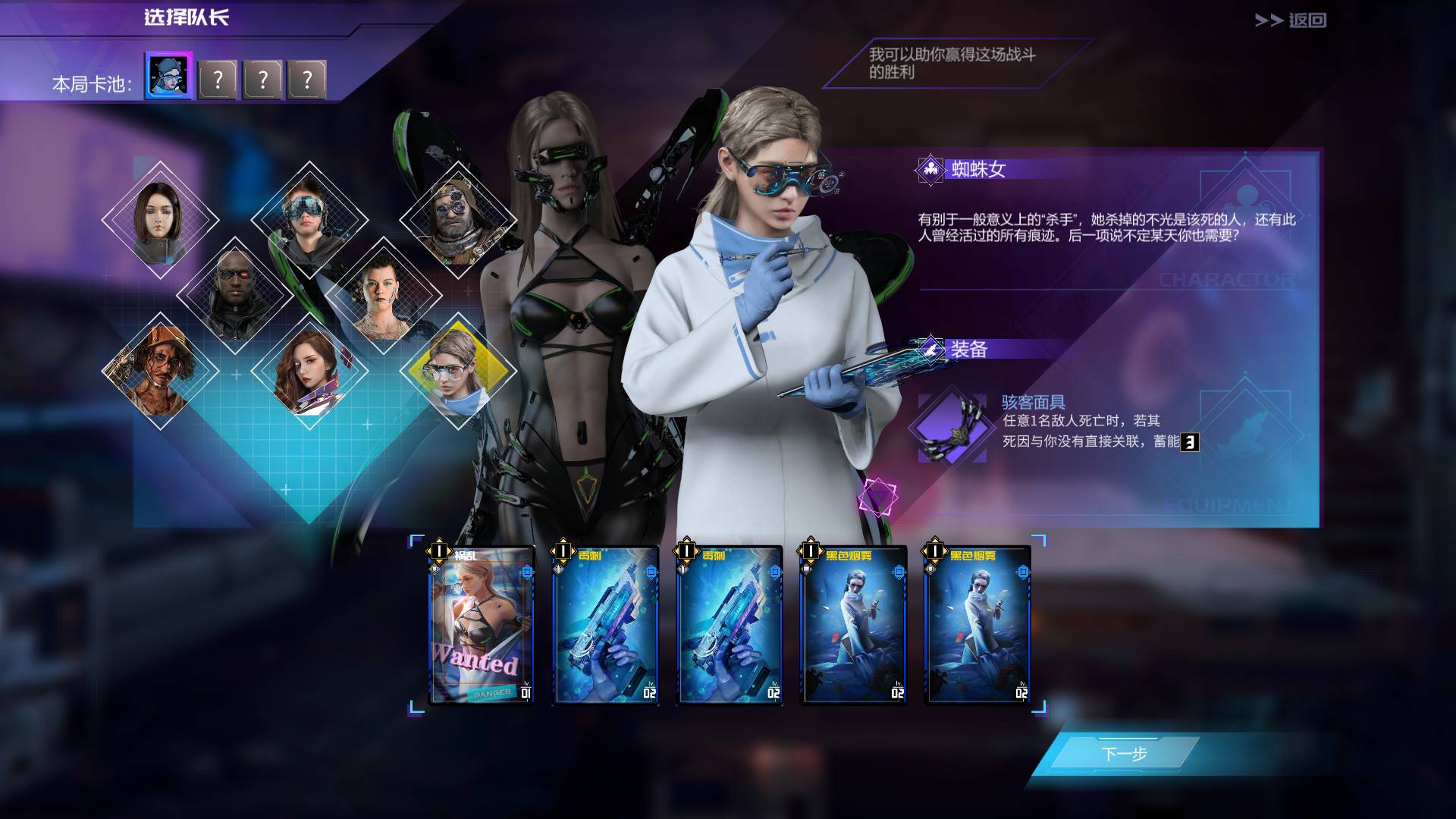Choose the man with blue visor goggles
1456x819 pixels.
click(x=309, y=220)
